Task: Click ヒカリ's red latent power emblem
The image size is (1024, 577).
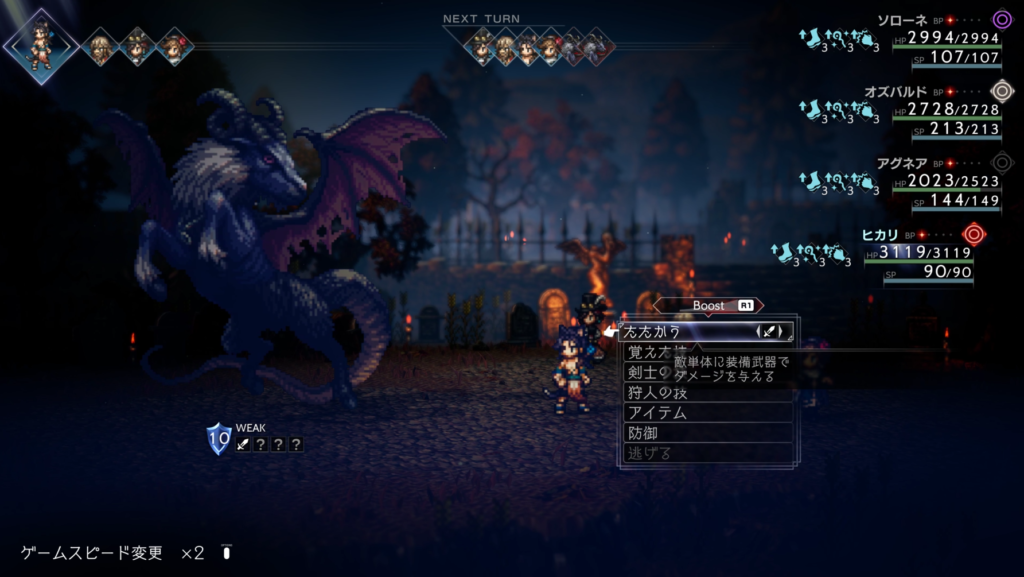Action: tap(973, 234)
